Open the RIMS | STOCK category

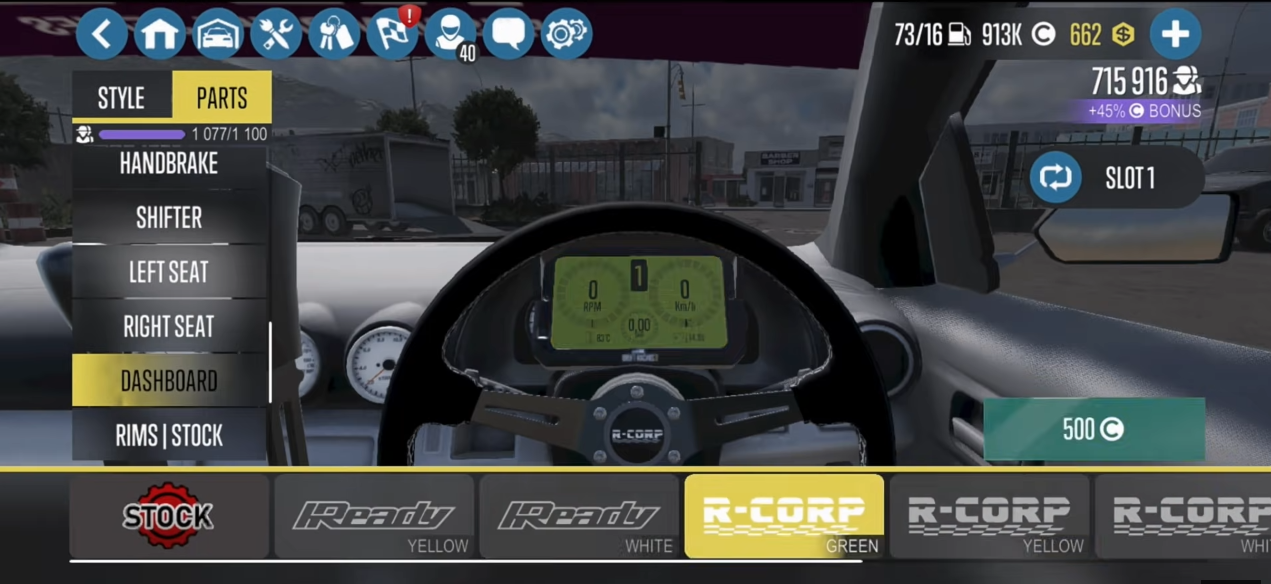coord(169,435)
